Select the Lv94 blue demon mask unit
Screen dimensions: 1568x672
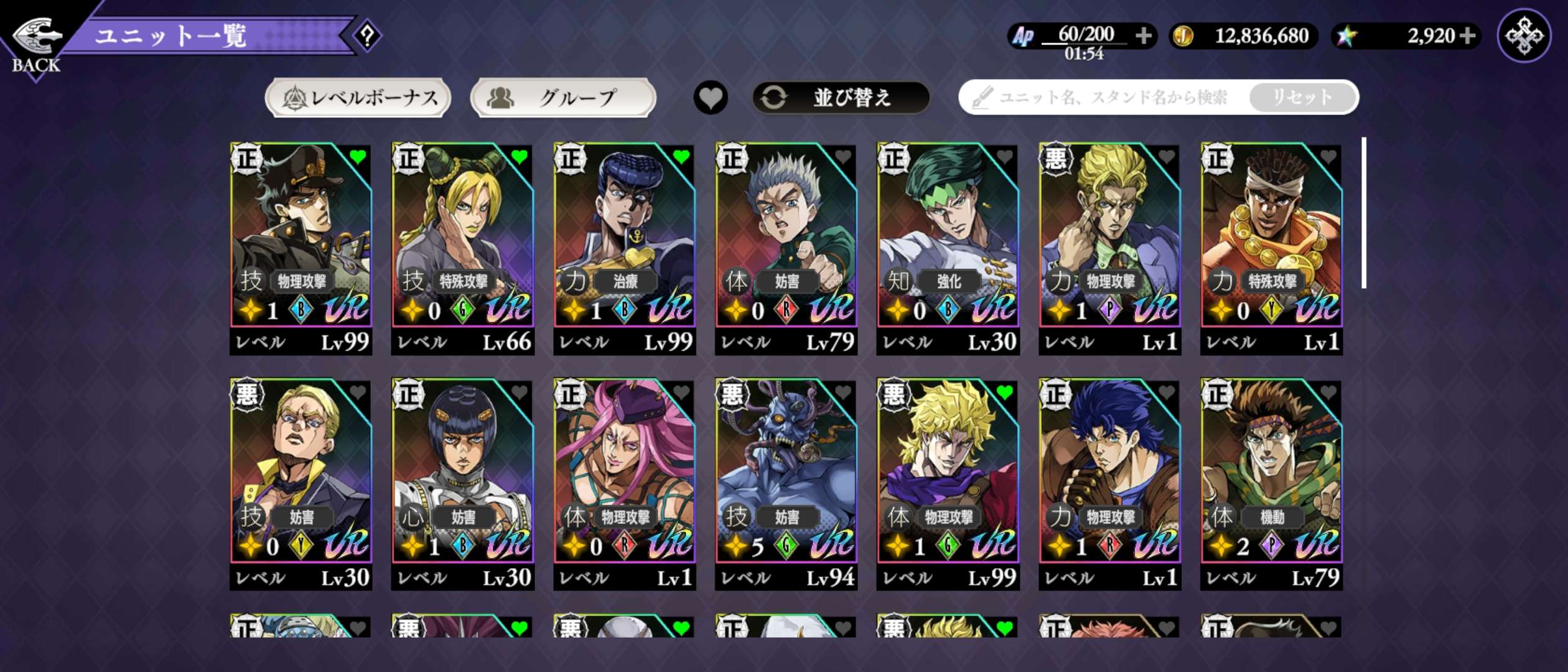(x=786, y=484)
